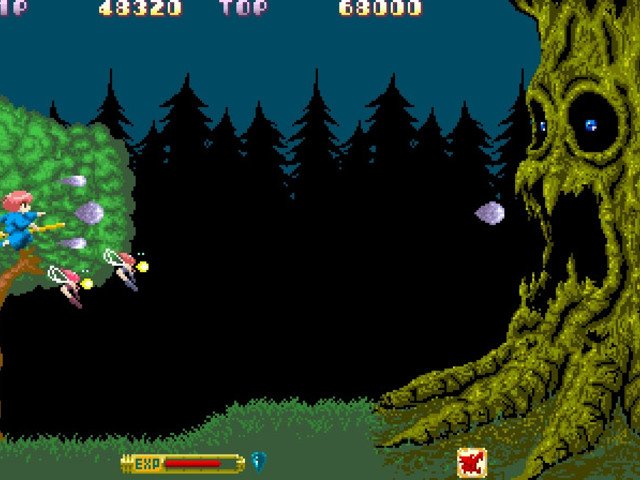The height and width of the screenshot is (480, 640).
Task: Select the red fire dragon magic icon
Action: [472, 462]
